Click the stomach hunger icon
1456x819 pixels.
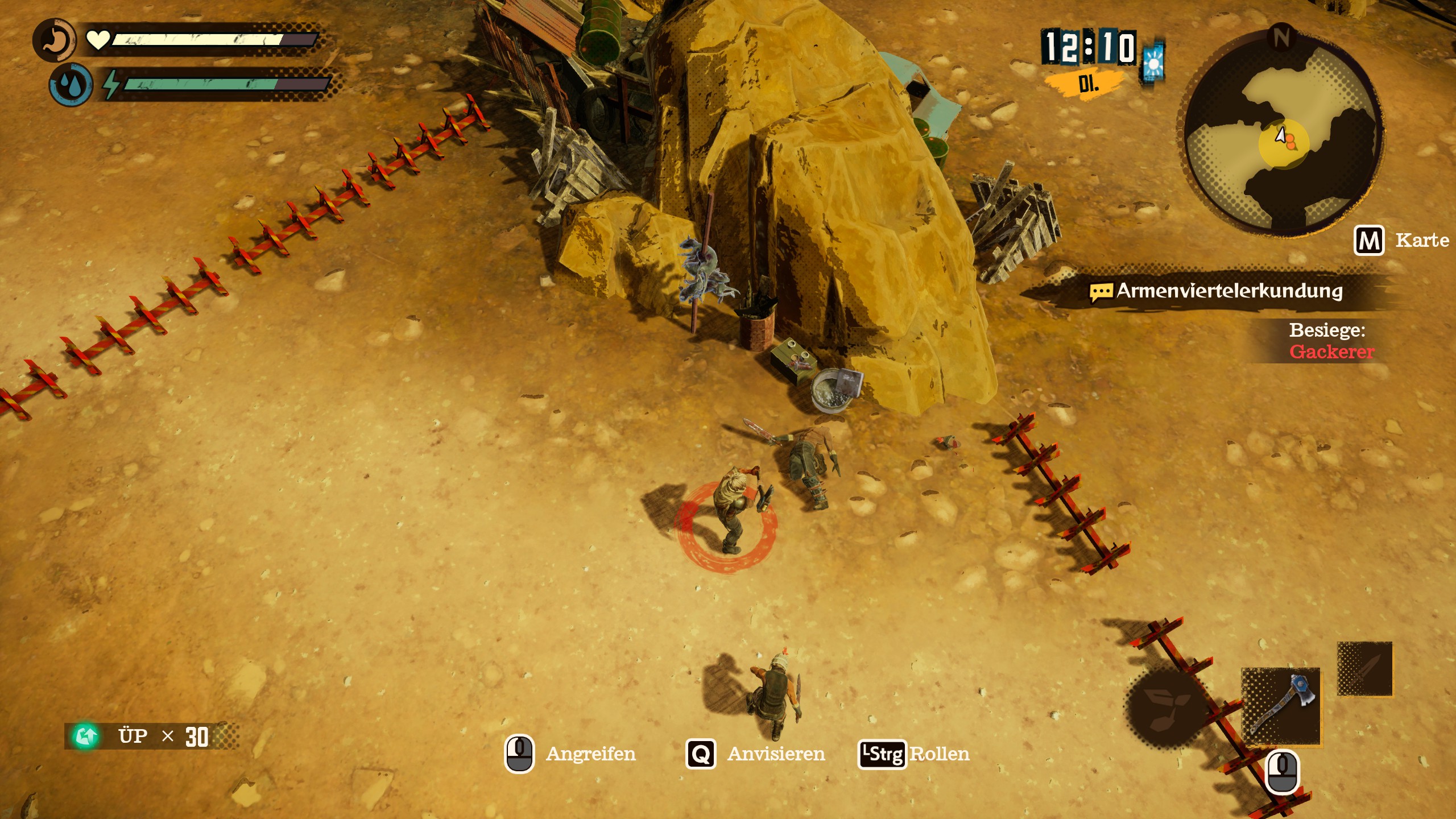tap(54, 40)
